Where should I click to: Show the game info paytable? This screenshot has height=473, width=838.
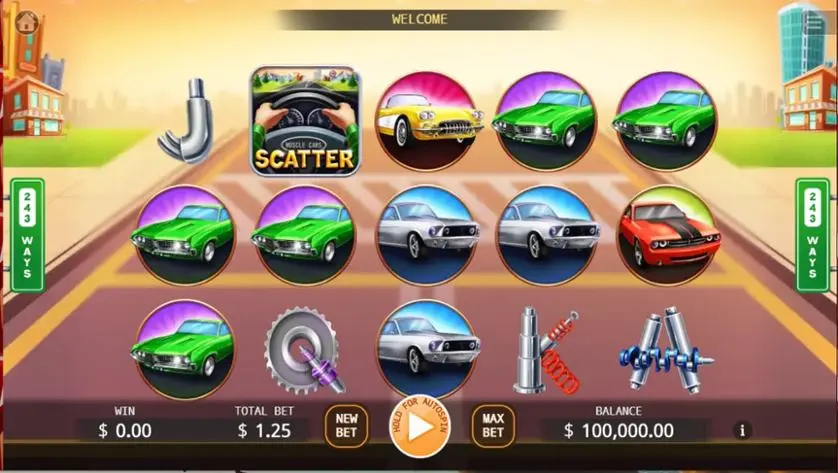pos(742,430)
